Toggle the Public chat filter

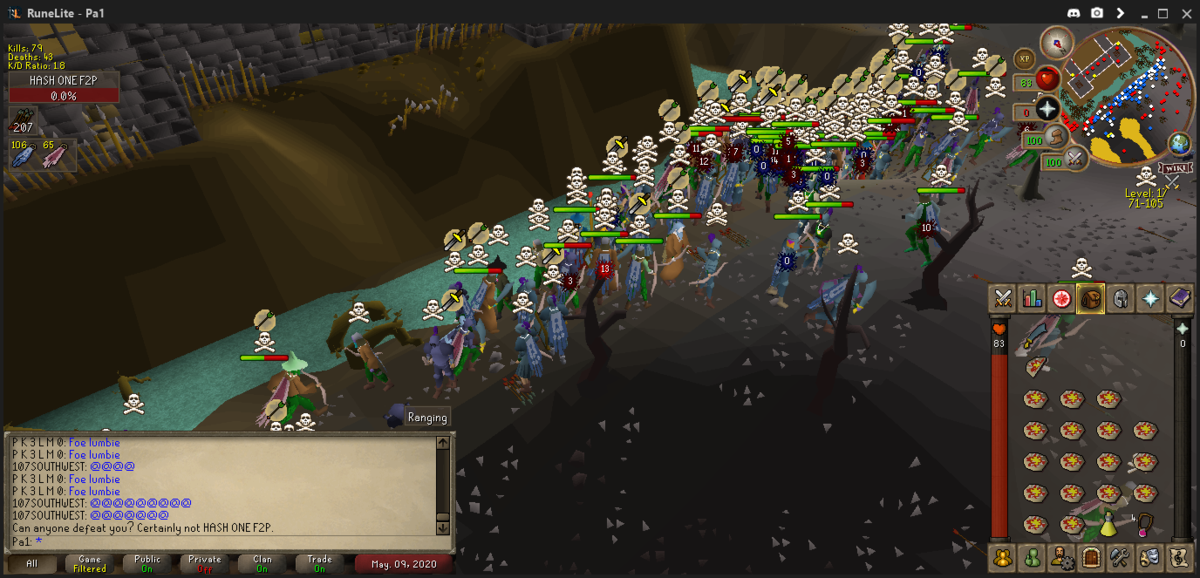pos(147,564)
